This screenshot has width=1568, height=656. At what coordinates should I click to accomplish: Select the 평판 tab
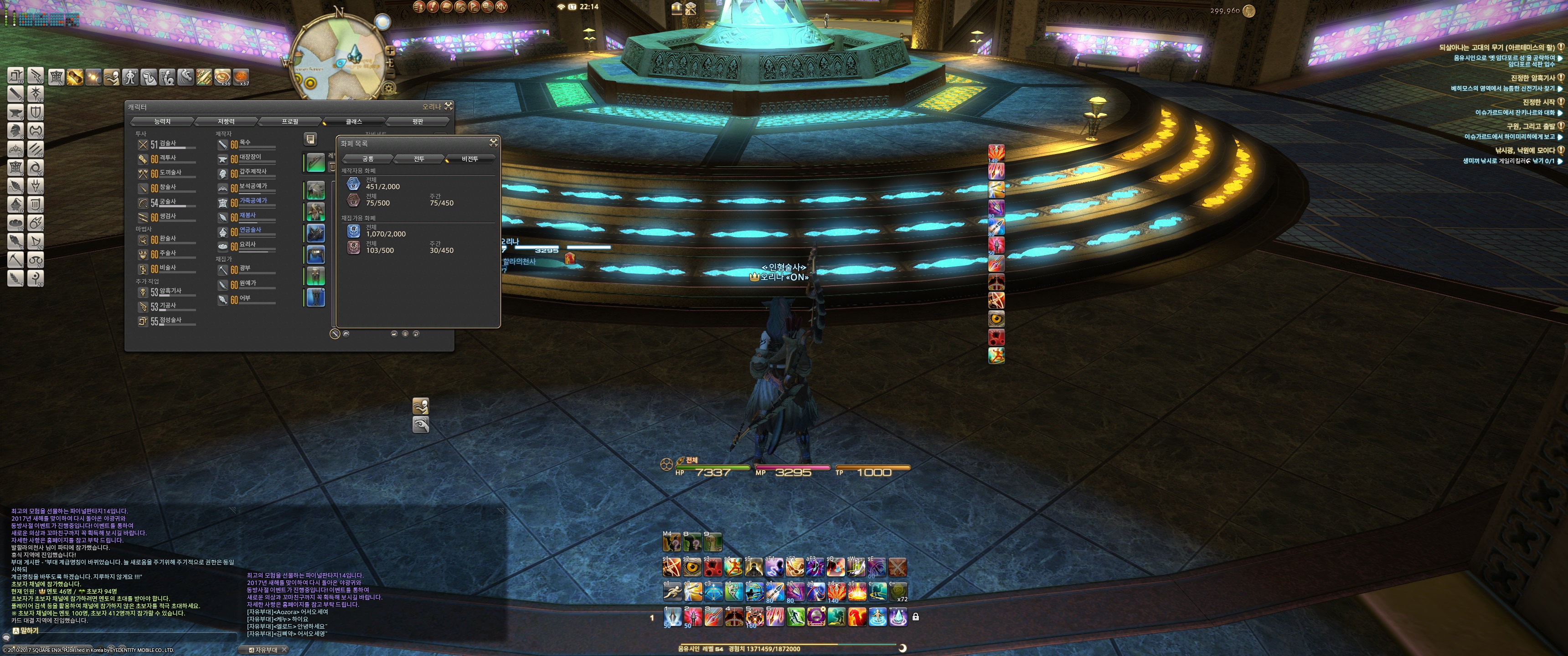(x=418, y=122)
